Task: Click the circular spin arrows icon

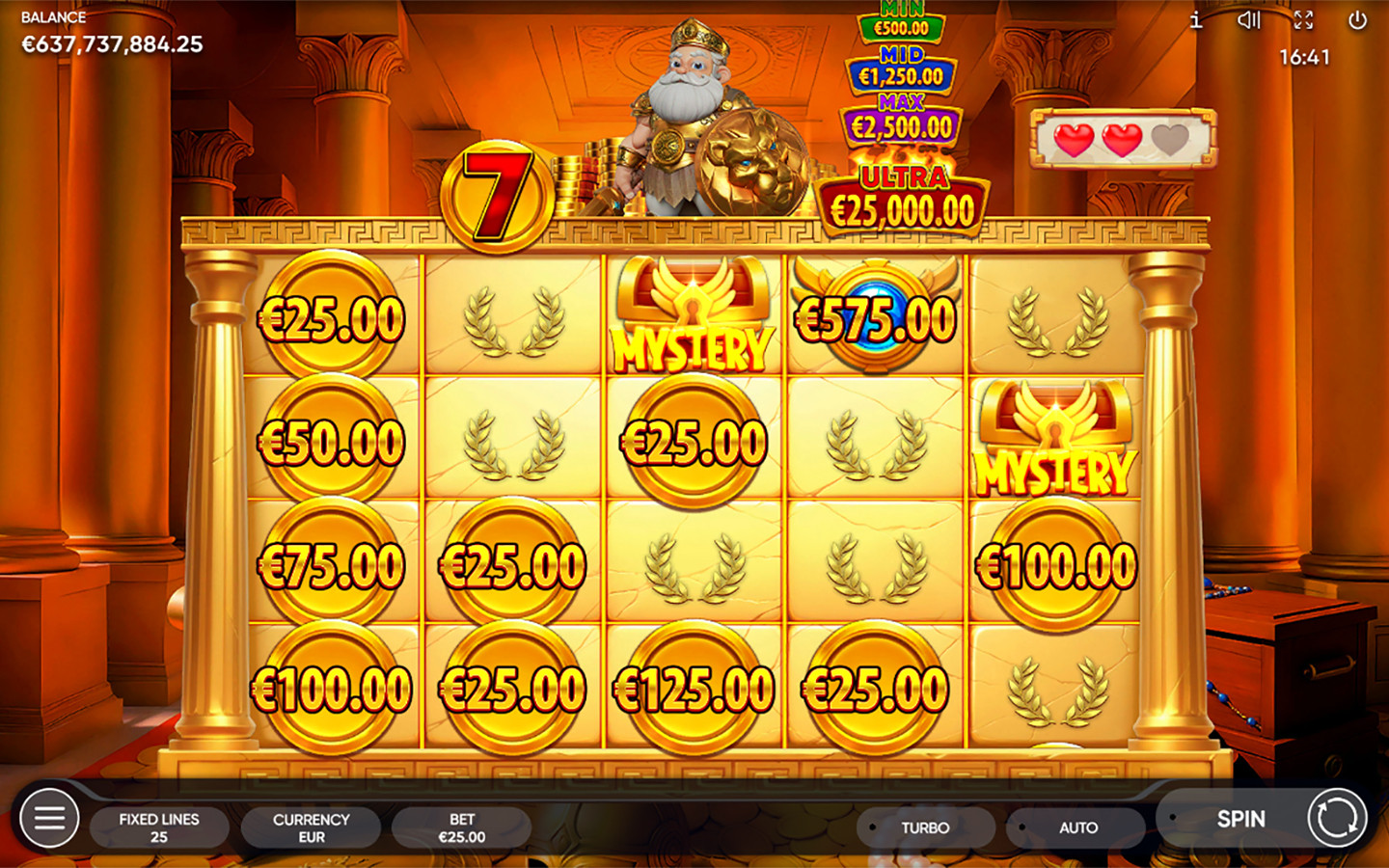Action: (x=1336, y=818)
